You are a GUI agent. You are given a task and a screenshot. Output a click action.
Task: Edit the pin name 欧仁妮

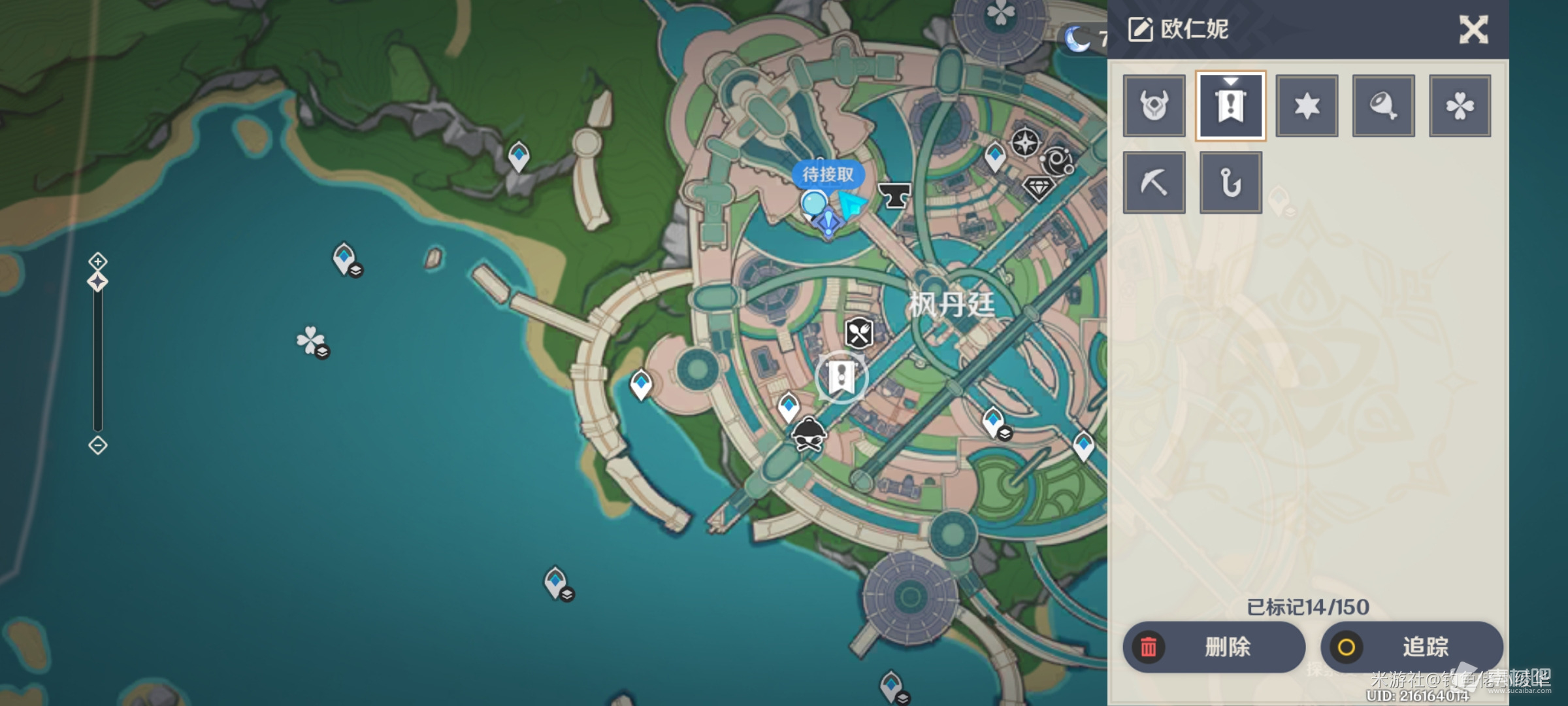(1178, 29)
